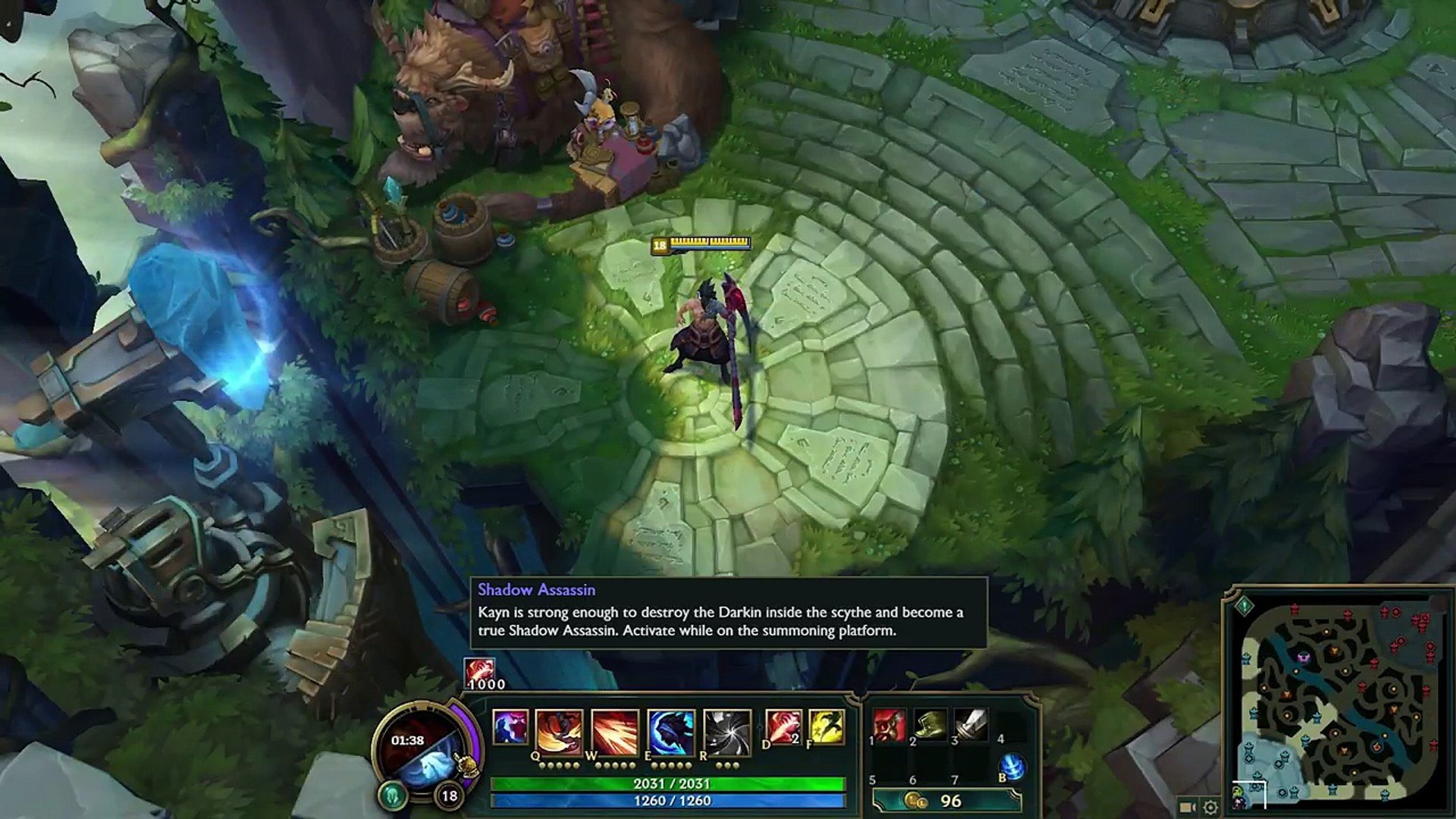This screenshot has height=819, width=1456.
Task: Use the Flash summoner spell on F
Action: (827, 727)
